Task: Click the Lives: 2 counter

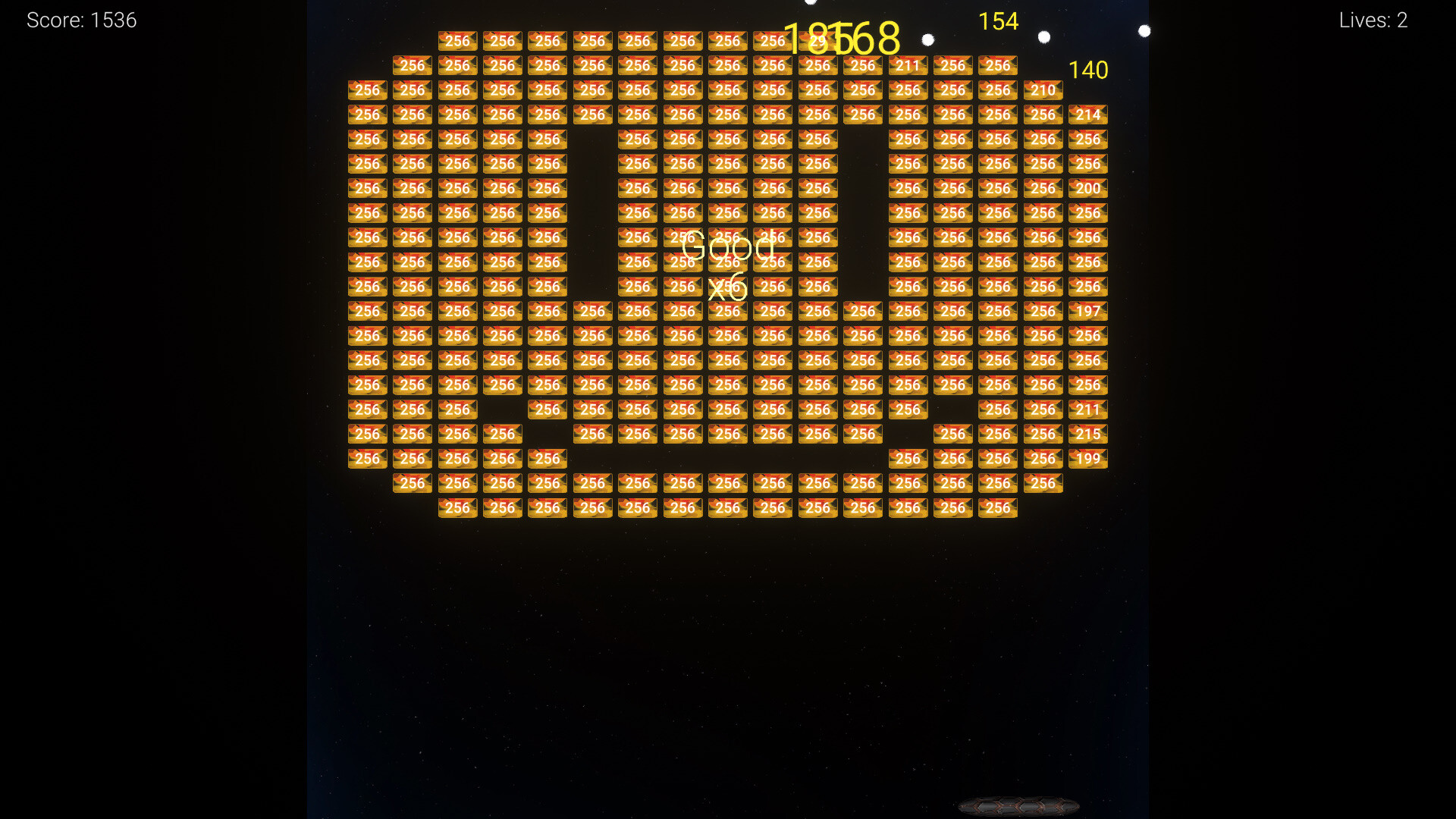Action: 1373,20
